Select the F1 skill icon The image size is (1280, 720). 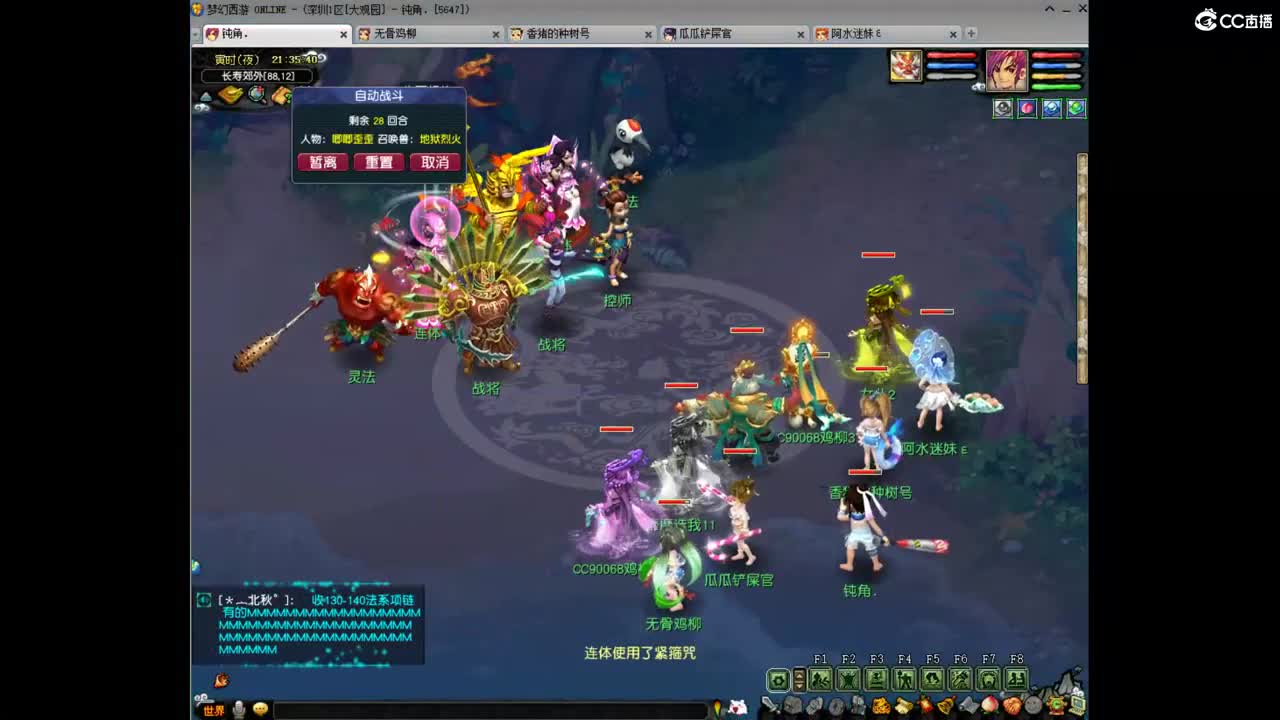(820, 677)
